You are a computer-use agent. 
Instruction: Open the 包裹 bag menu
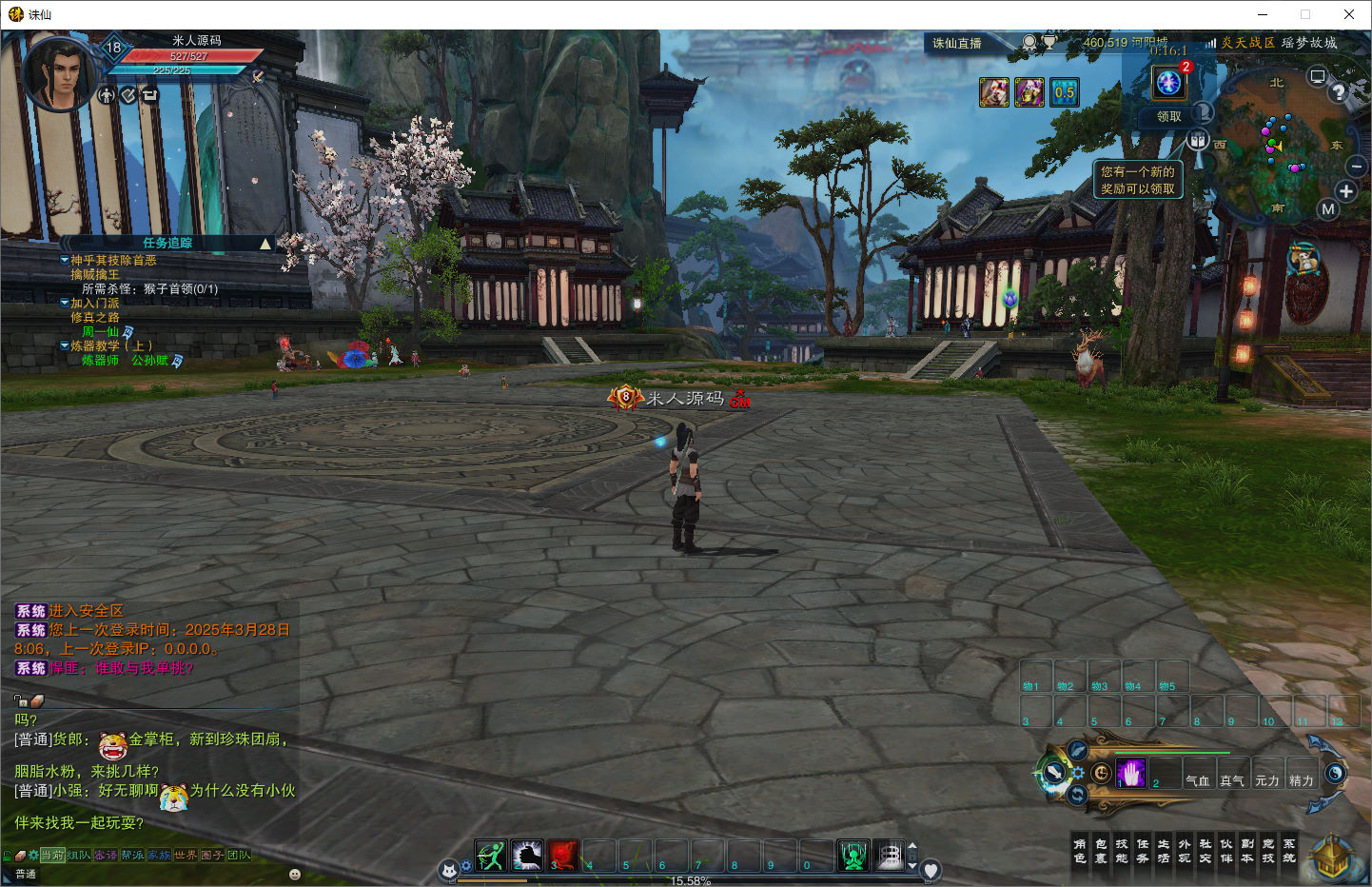click(1101, 851)
